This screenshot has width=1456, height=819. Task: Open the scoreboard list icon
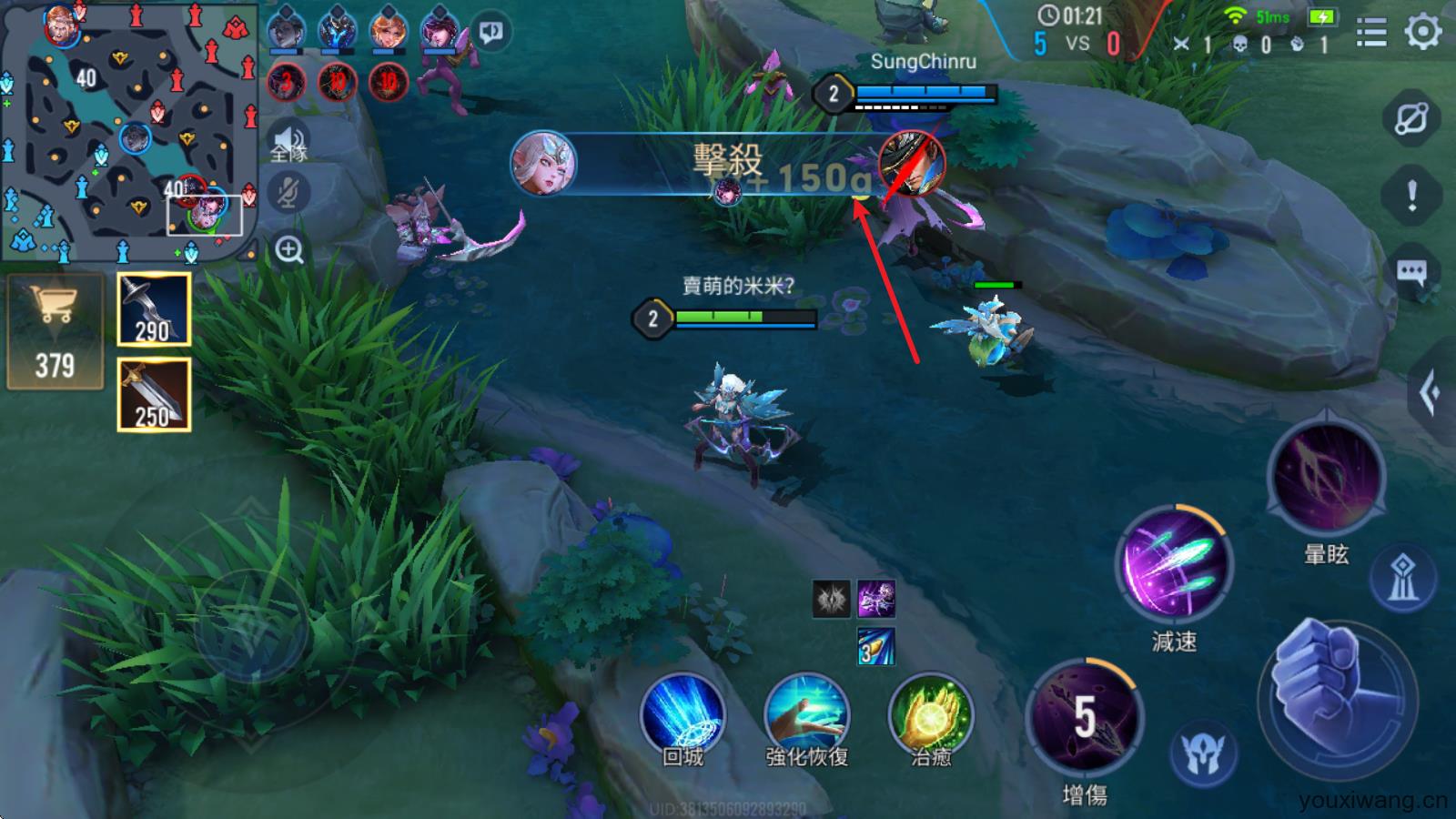[1371, 33]
